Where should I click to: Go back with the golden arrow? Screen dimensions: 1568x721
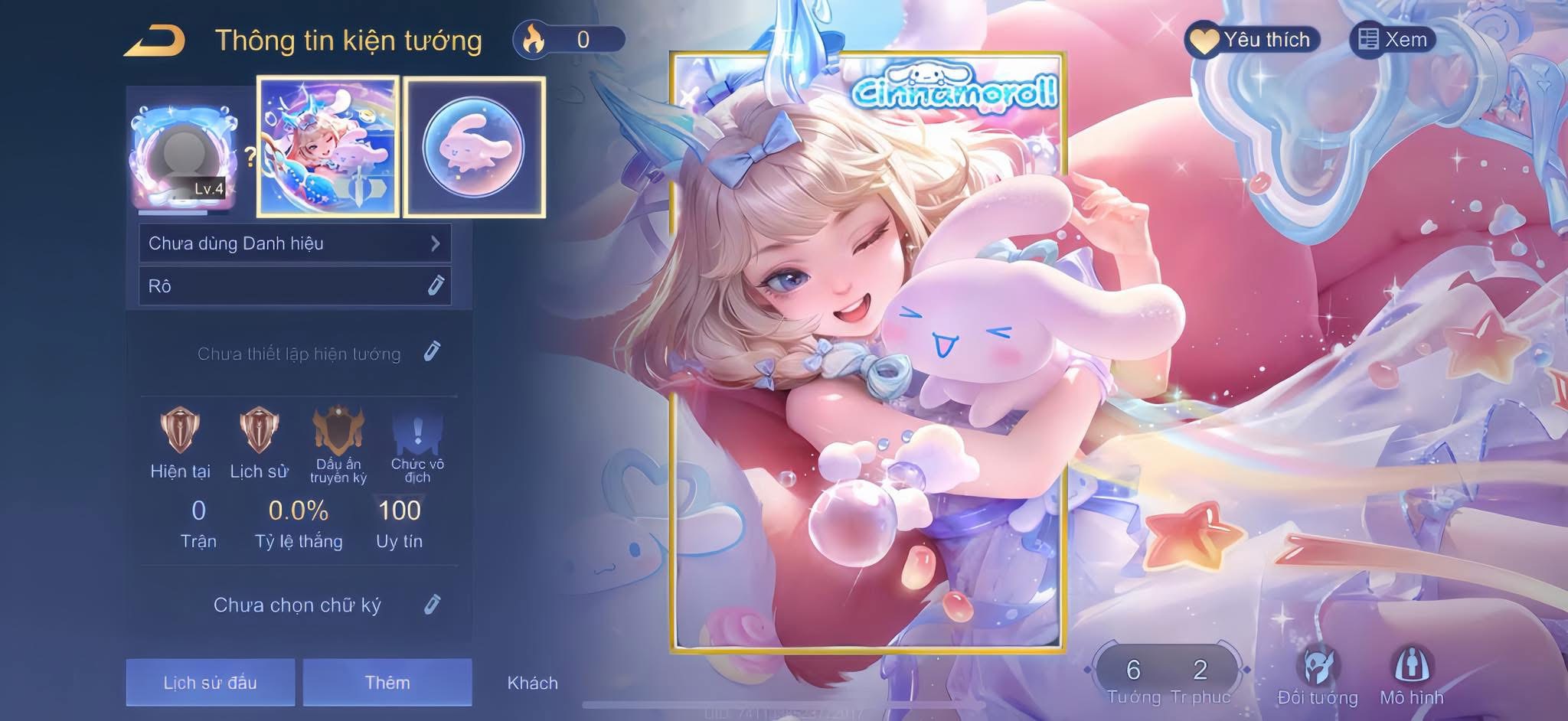155,41
